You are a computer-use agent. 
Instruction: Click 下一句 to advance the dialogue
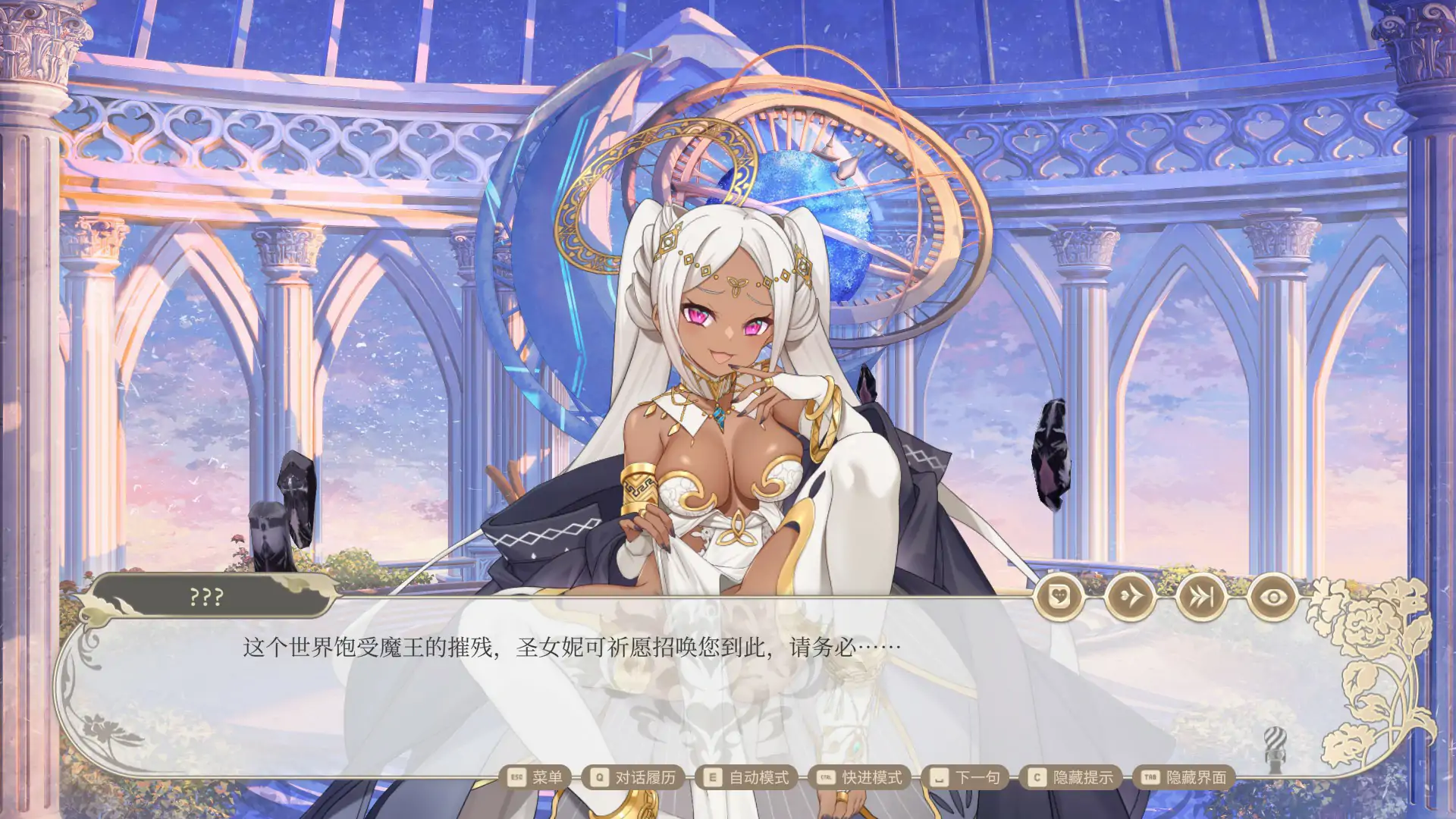pos(977,777)
